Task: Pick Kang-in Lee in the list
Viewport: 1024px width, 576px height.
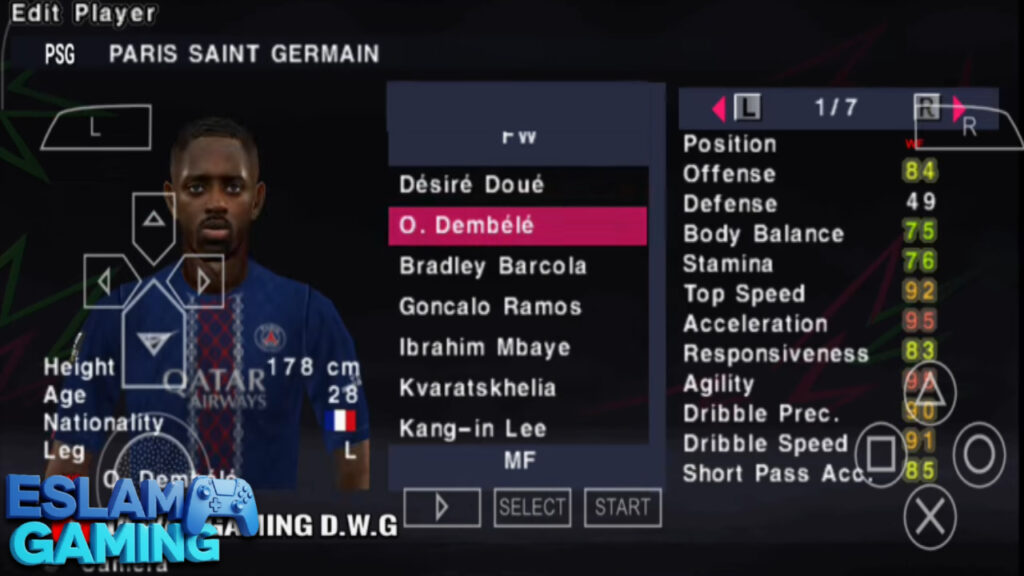Action: click(x=473, y=429)
